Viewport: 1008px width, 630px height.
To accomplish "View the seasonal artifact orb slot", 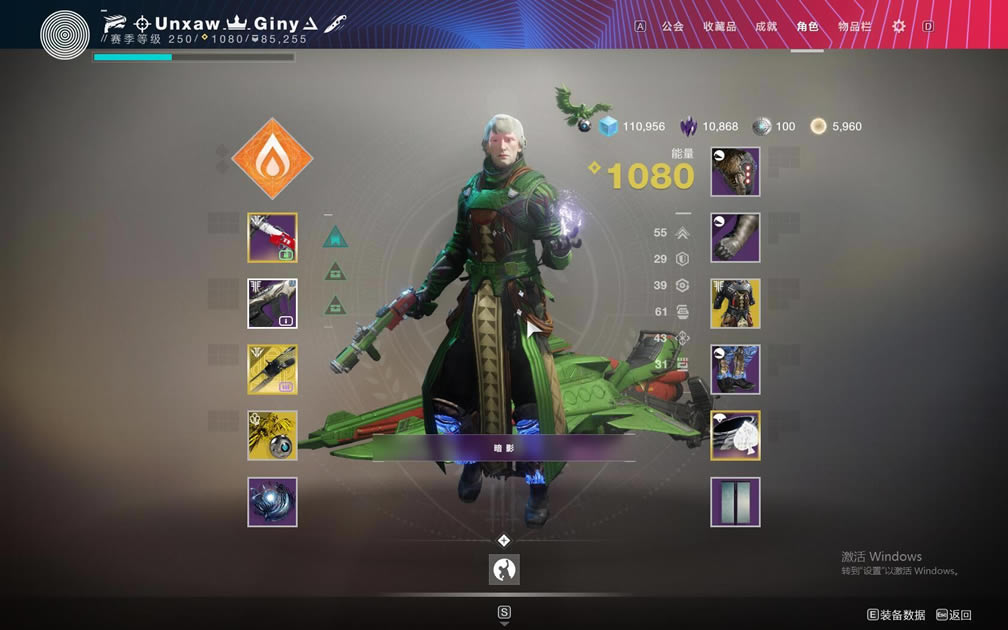I will point(272,502).
